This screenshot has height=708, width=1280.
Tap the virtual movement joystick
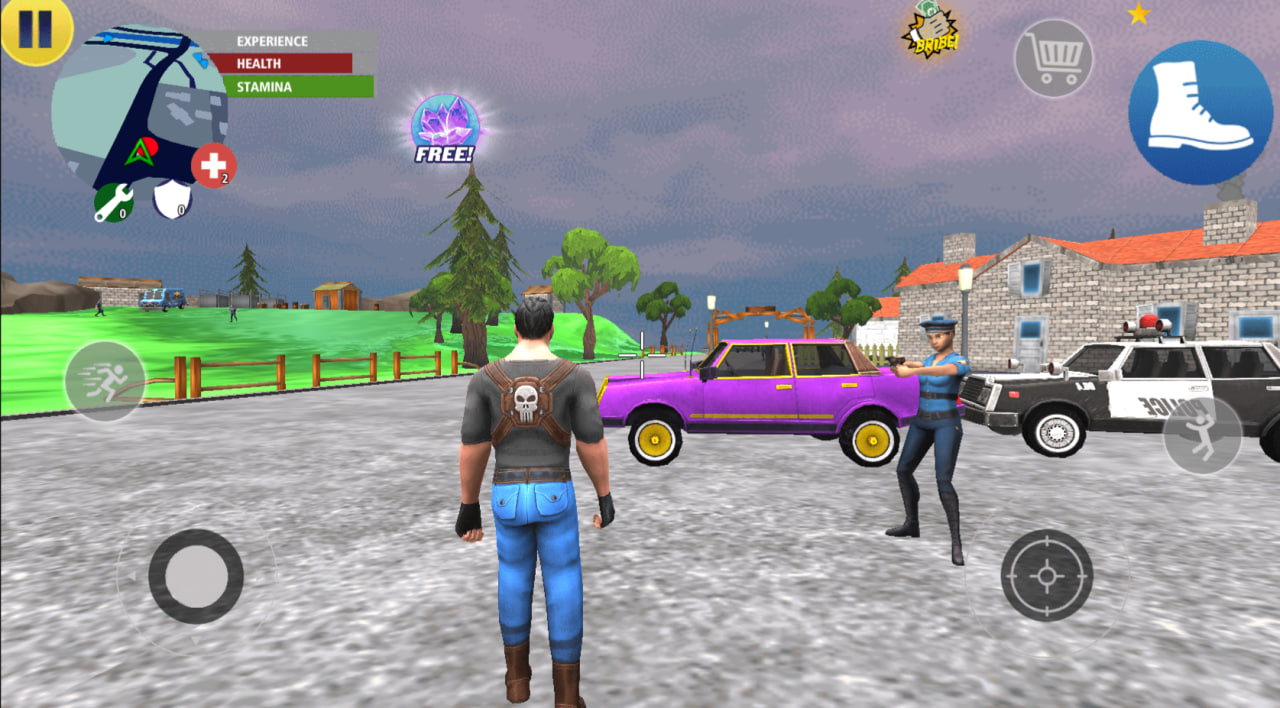click(x=196, y=576)
